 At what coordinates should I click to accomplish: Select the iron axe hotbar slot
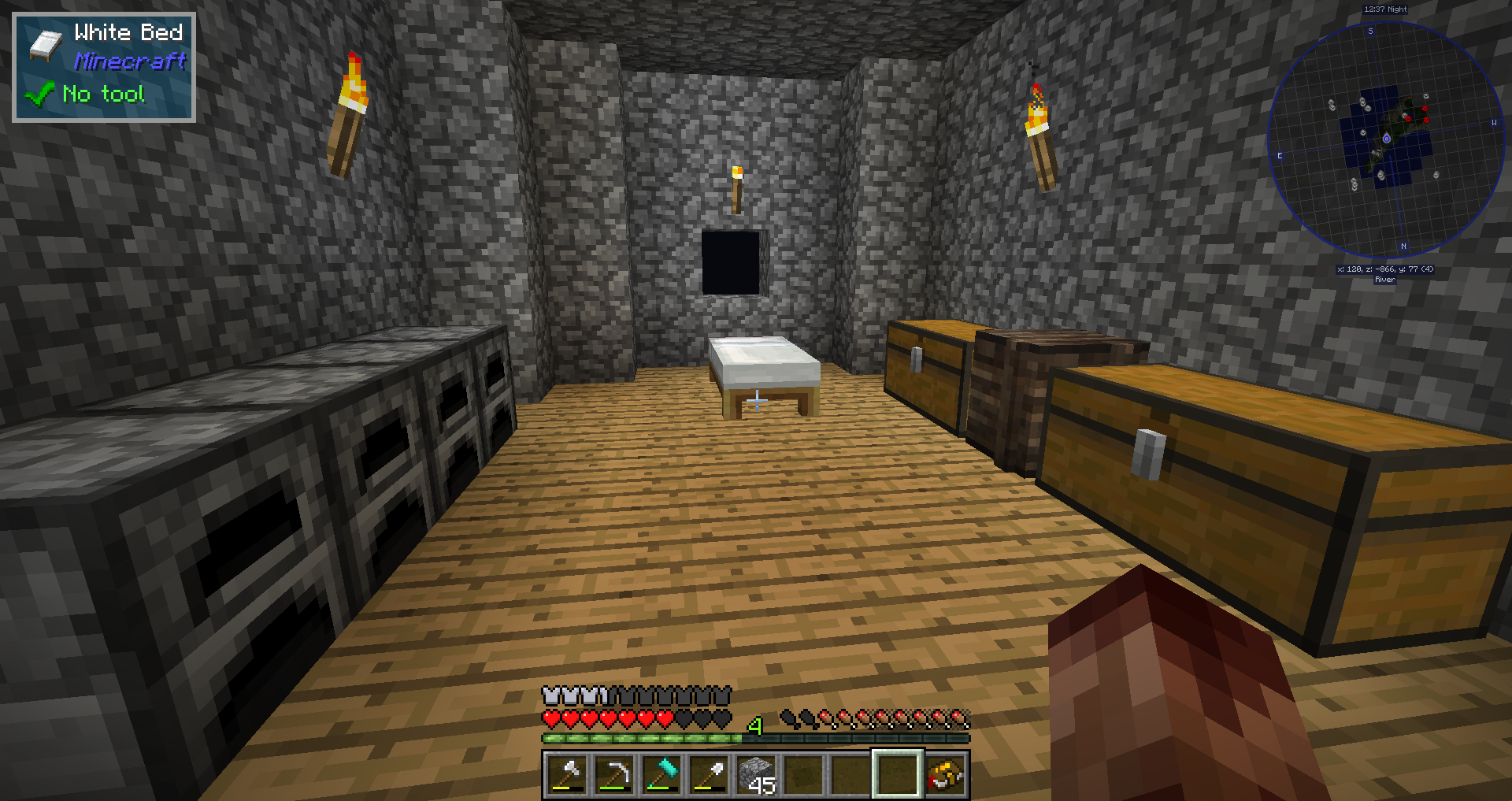tap(567, 774)
